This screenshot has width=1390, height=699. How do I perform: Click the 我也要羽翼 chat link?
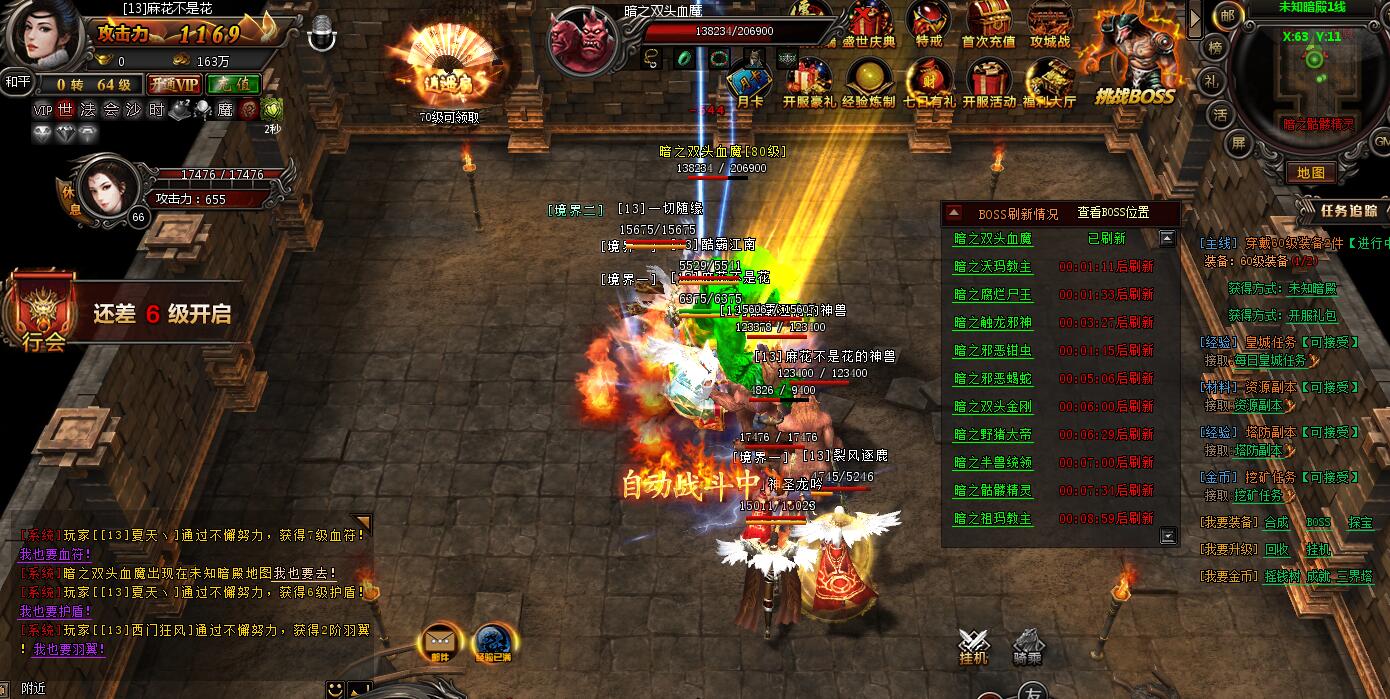pyautogui.click(x=68, y=649)
